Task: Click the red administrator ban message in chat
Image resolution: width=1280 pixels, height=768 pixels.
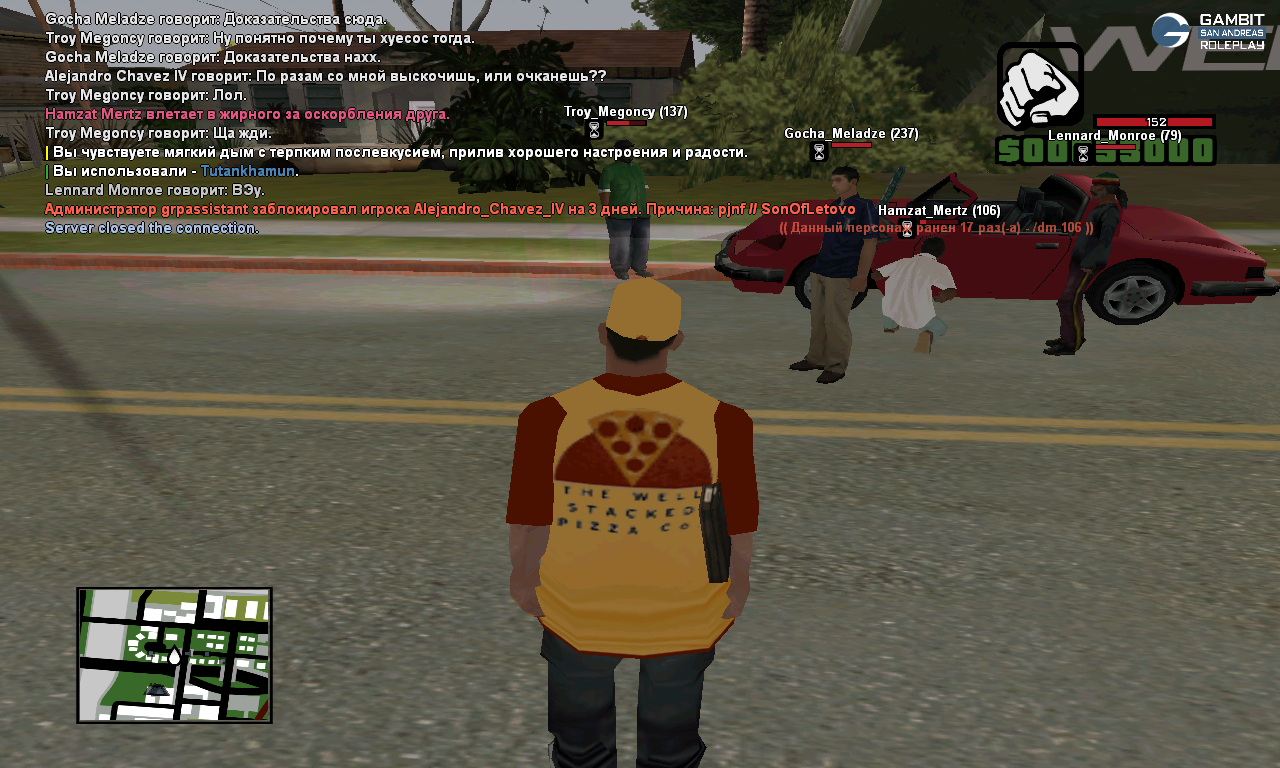Action: [x=450, y=210]
